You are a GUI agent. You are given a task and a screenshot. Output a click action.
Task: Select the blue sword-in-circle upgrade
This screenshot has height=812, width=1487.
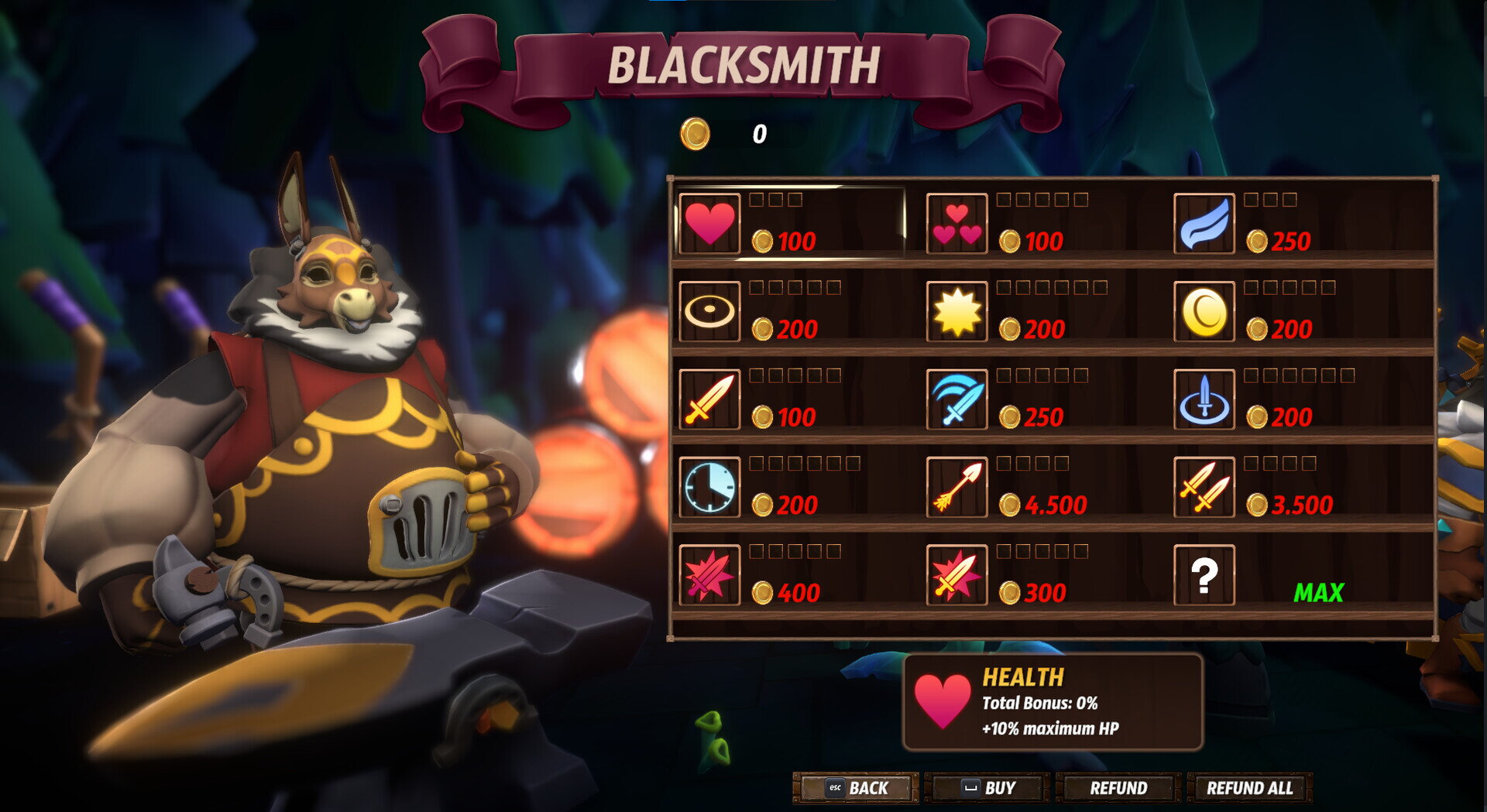pyautogui.click(x=1204, y=399)
